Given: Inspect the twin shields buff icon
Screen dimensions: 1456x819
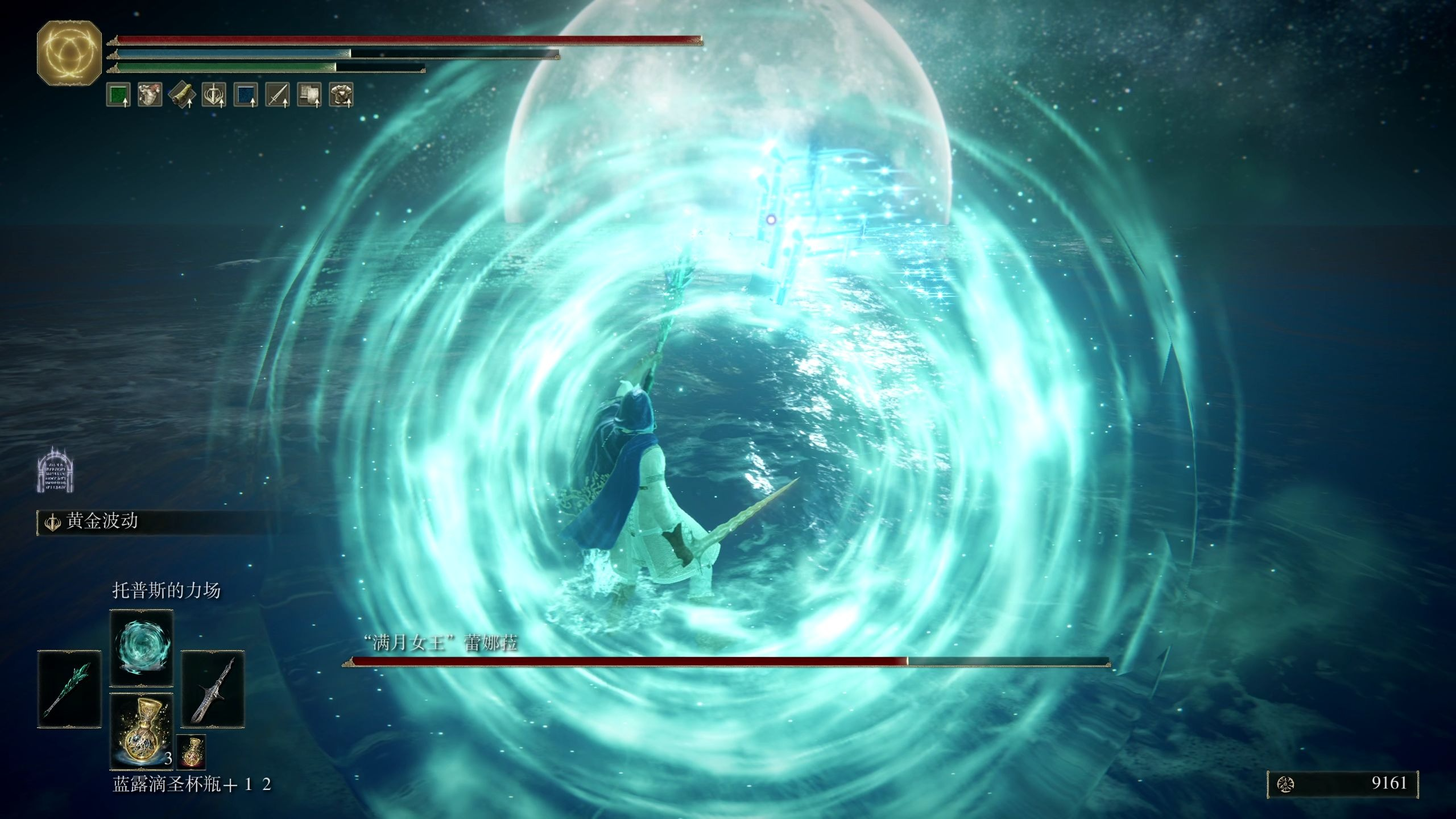Looking at the screenshot, I should 309,95.
